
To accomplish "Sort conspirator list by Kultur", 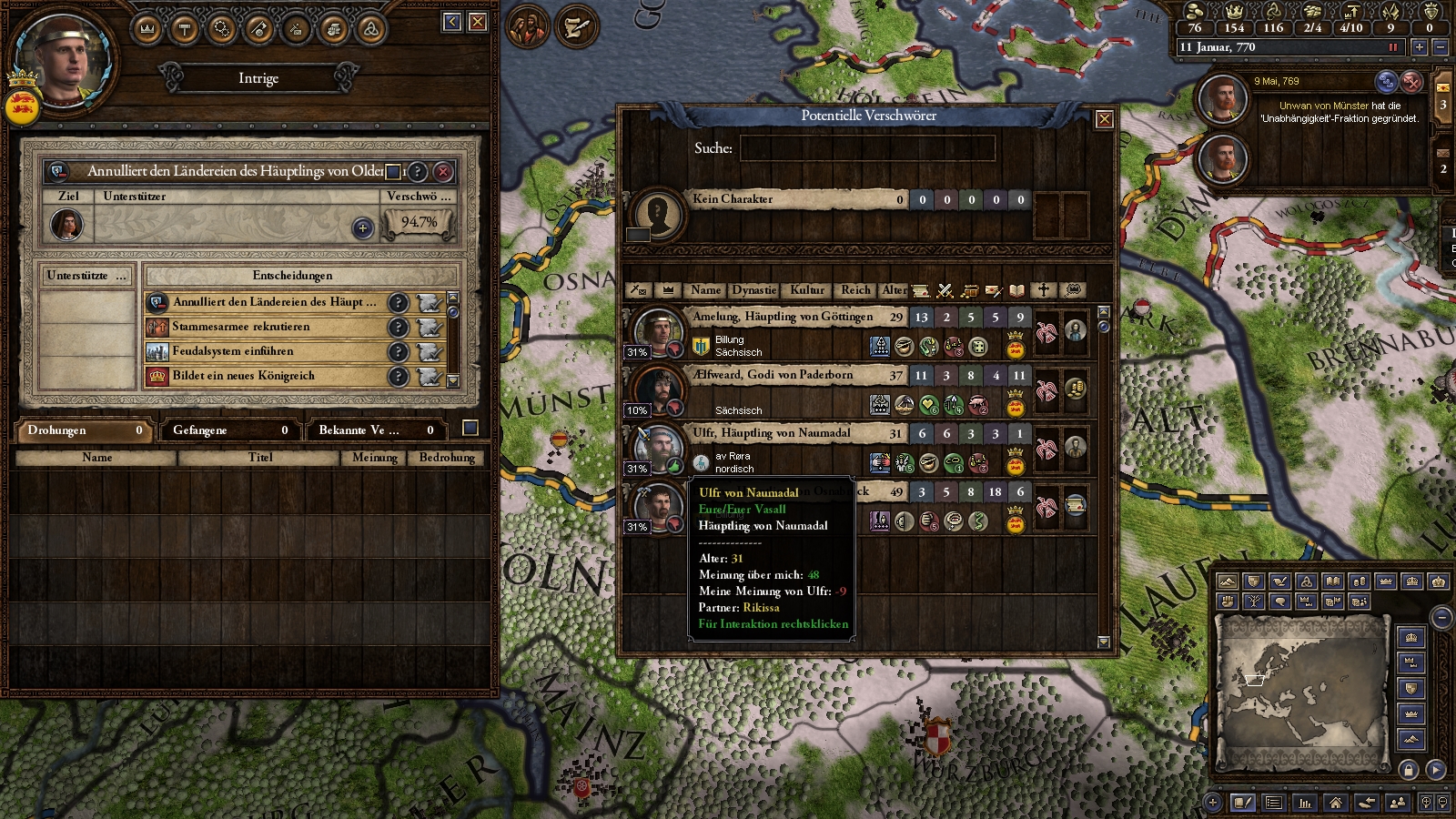I will coord(806,290).
